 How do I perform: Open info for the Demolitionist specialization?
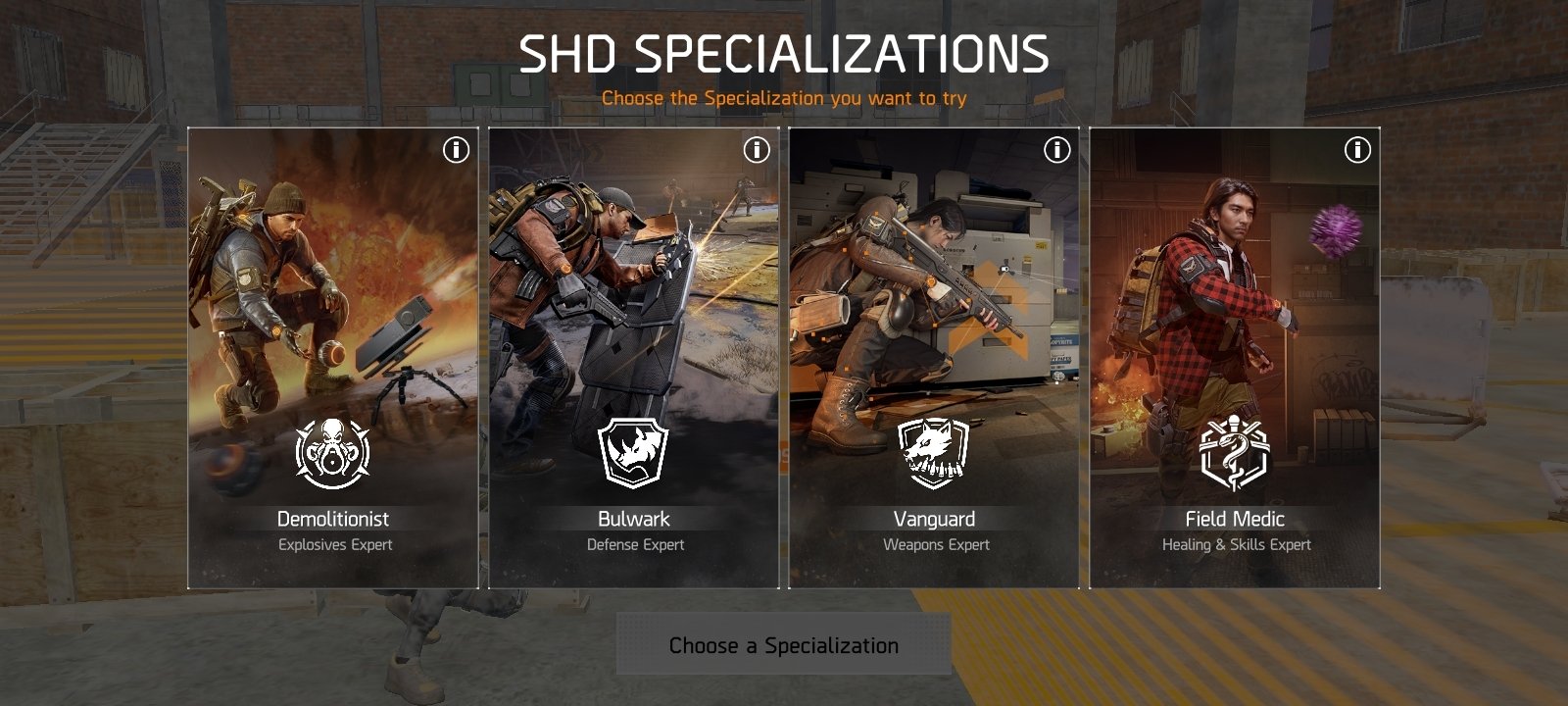point(456,150)
